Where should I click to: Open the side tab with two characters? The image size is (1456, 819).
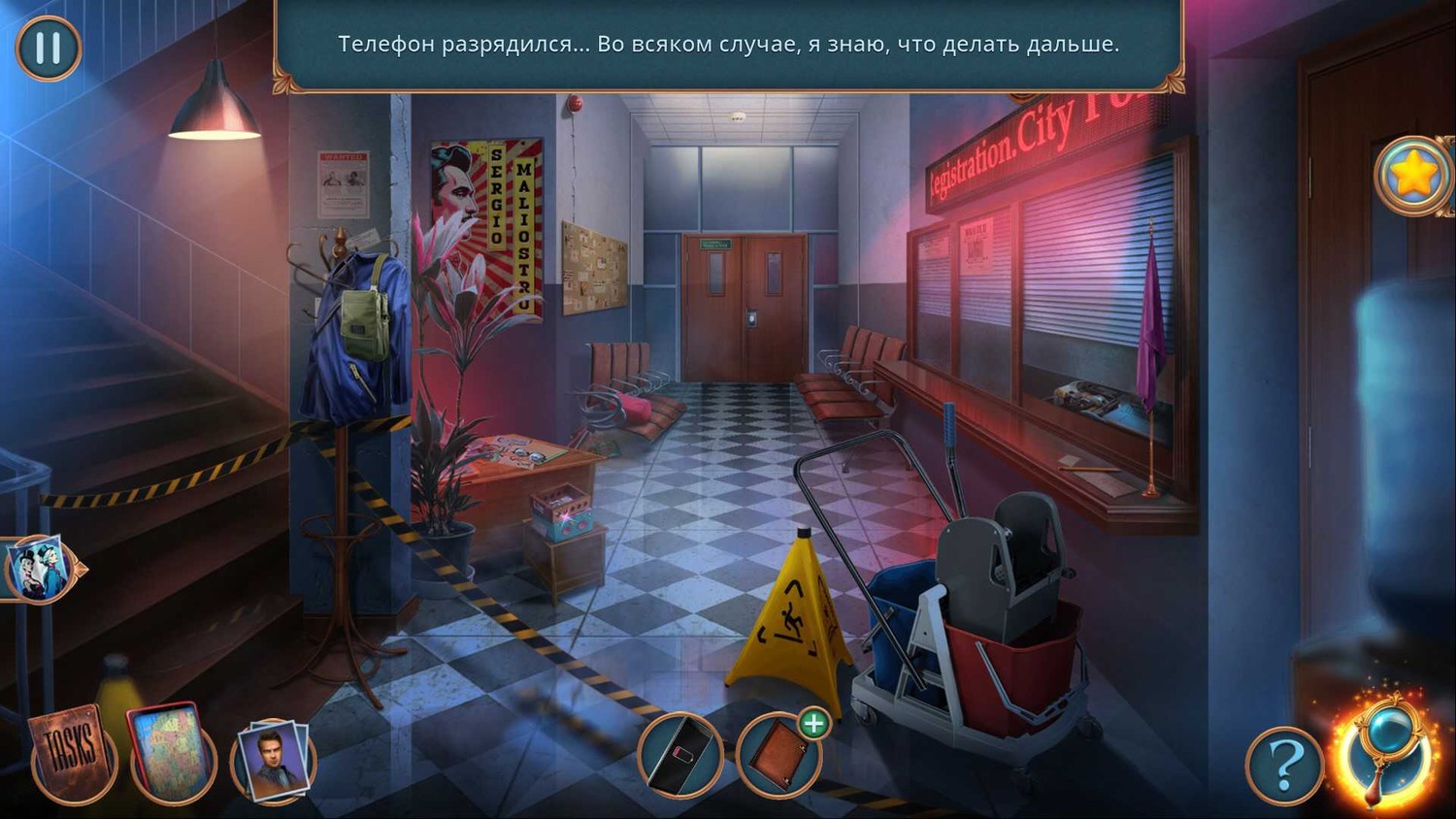point(39,569)
